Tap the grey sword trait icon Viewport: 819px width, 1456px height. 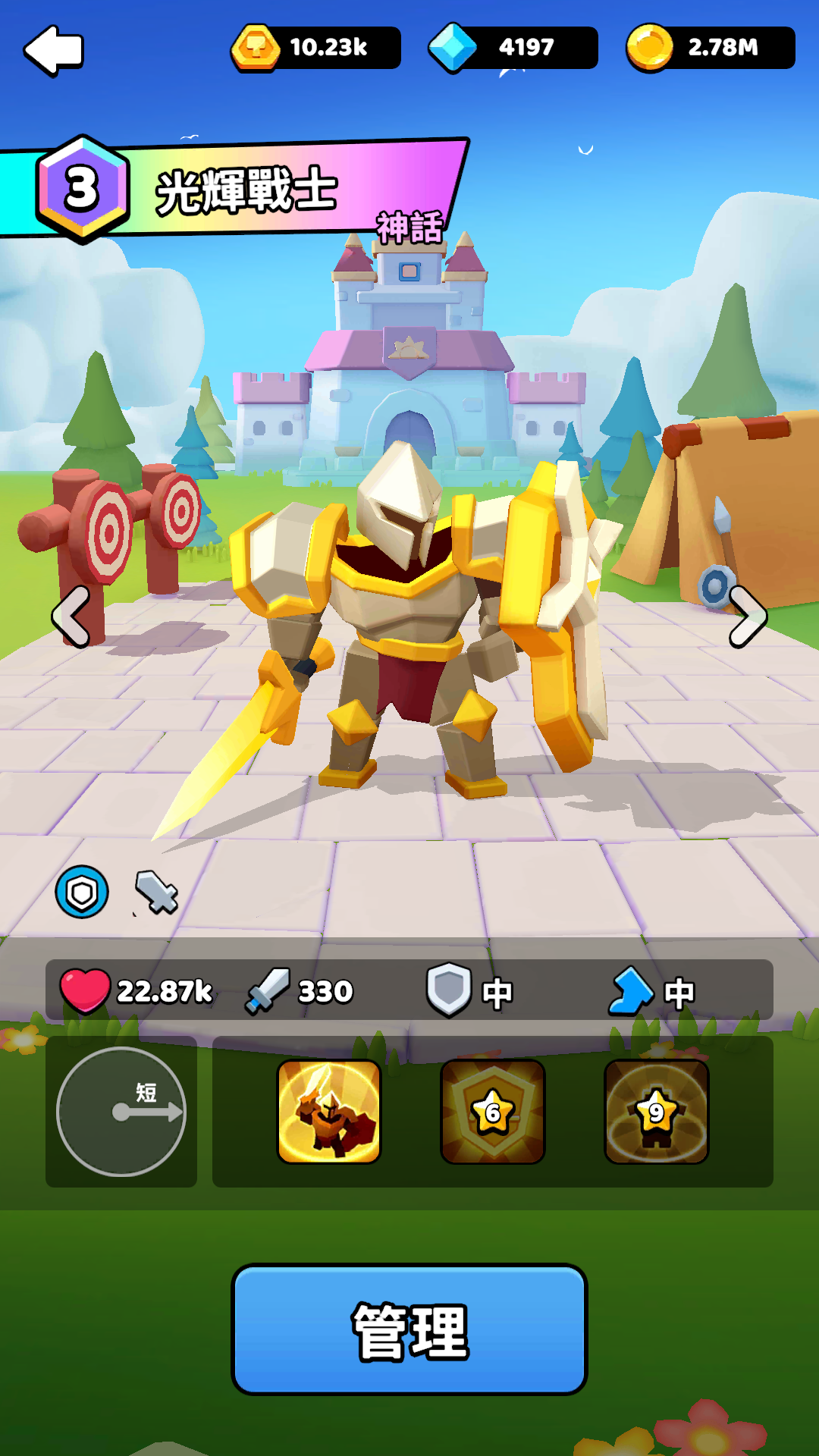[157, 892]
